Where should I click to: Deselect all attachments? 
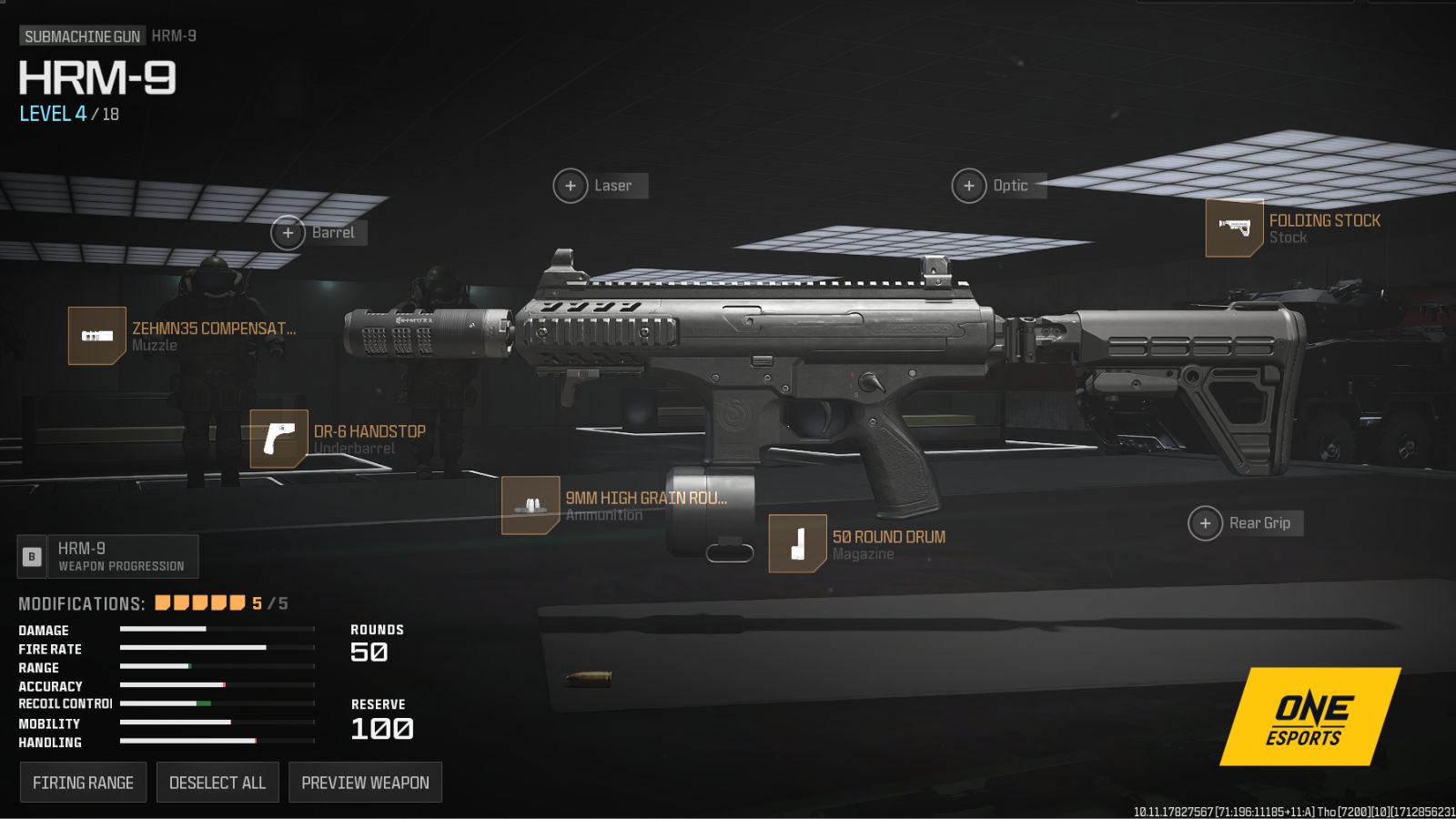coord(217,783)
